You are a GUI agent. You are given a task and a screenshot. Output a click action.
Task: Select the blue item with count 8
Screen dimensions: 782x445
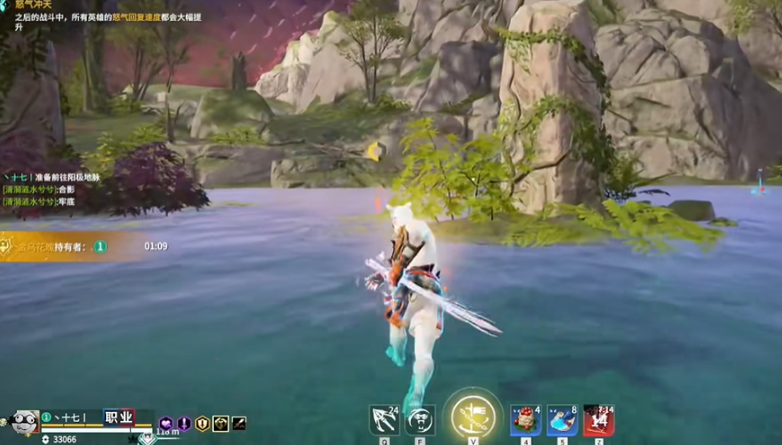[x=562, y=420]
